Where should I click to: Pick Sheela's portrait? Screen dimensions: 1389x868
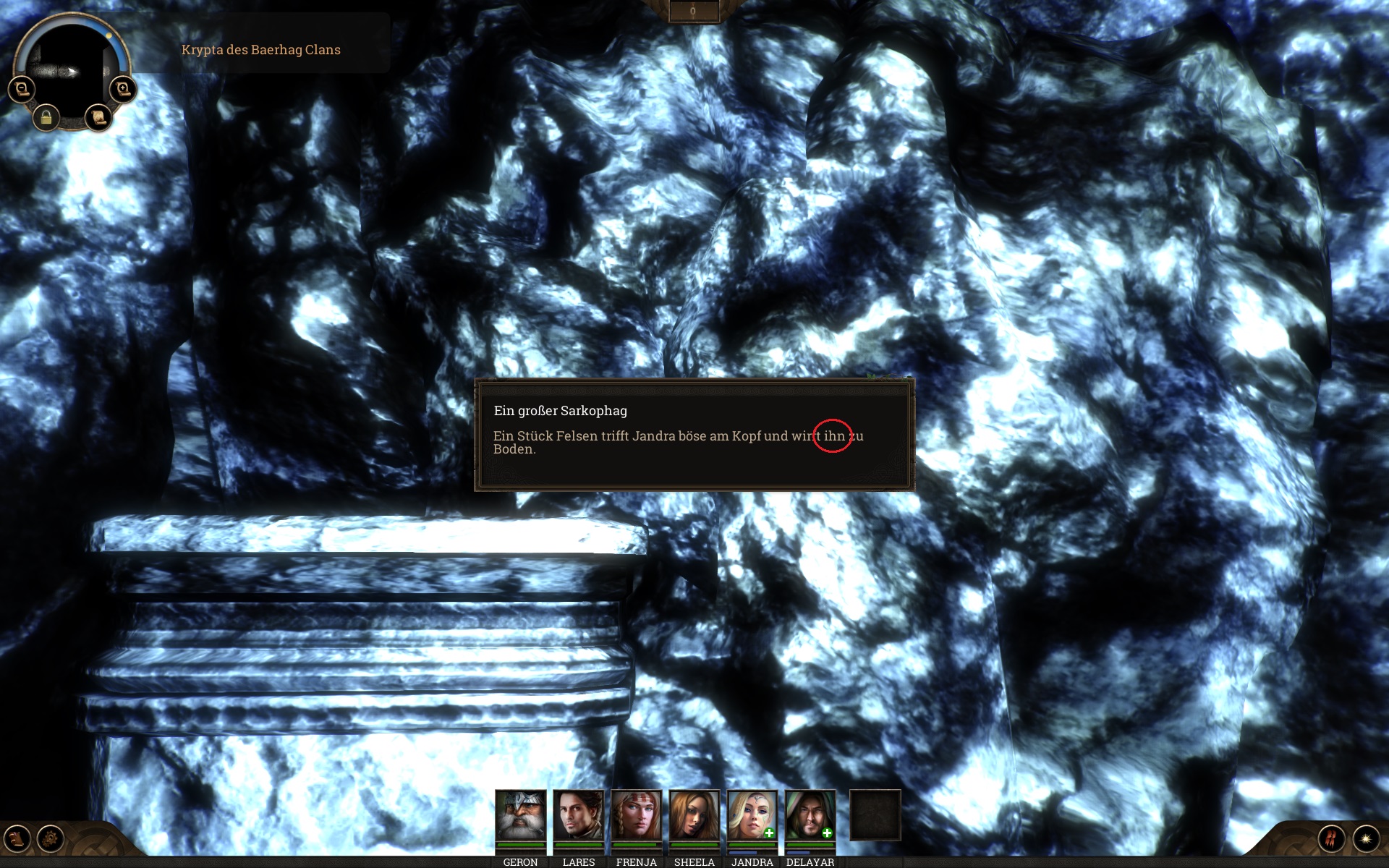694,815
